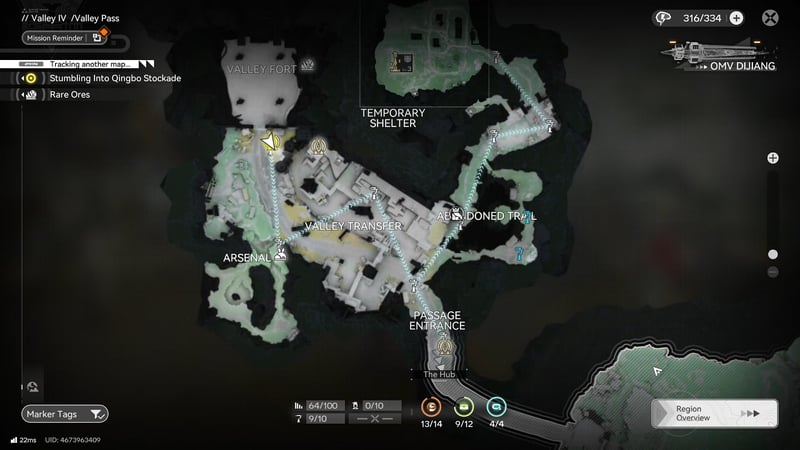Close the map with the X button
The height and width of the screenshot is (450, 800).
(x=771, y=17)
